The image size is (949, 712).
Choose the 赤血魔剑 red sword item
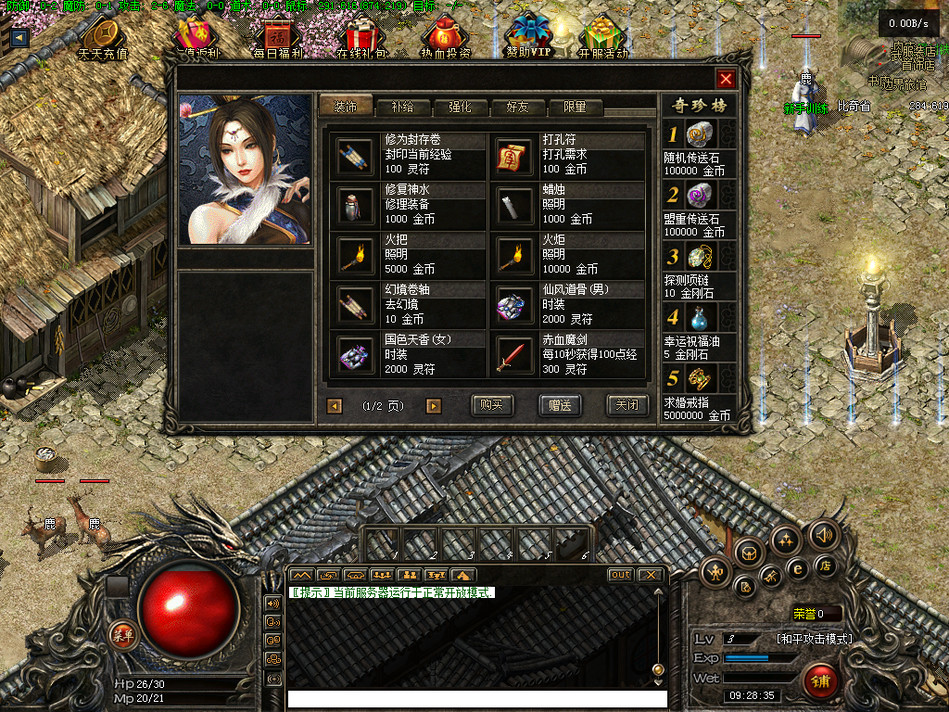tap(512, 355)
